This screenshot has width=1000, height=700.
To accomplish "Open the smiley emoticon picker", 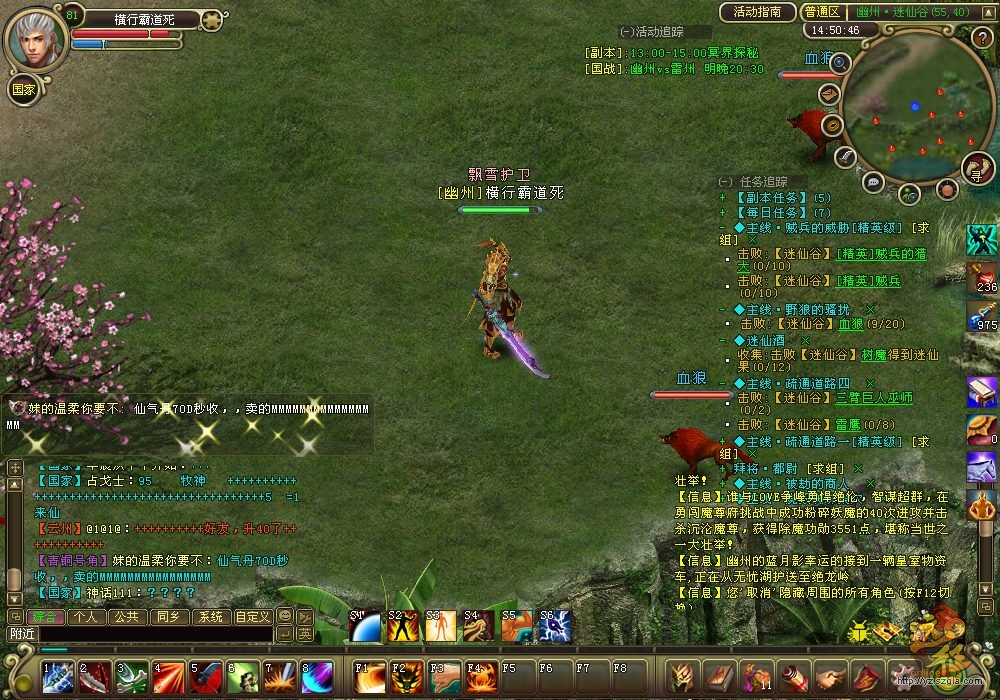I will click(x=284, y=616).
